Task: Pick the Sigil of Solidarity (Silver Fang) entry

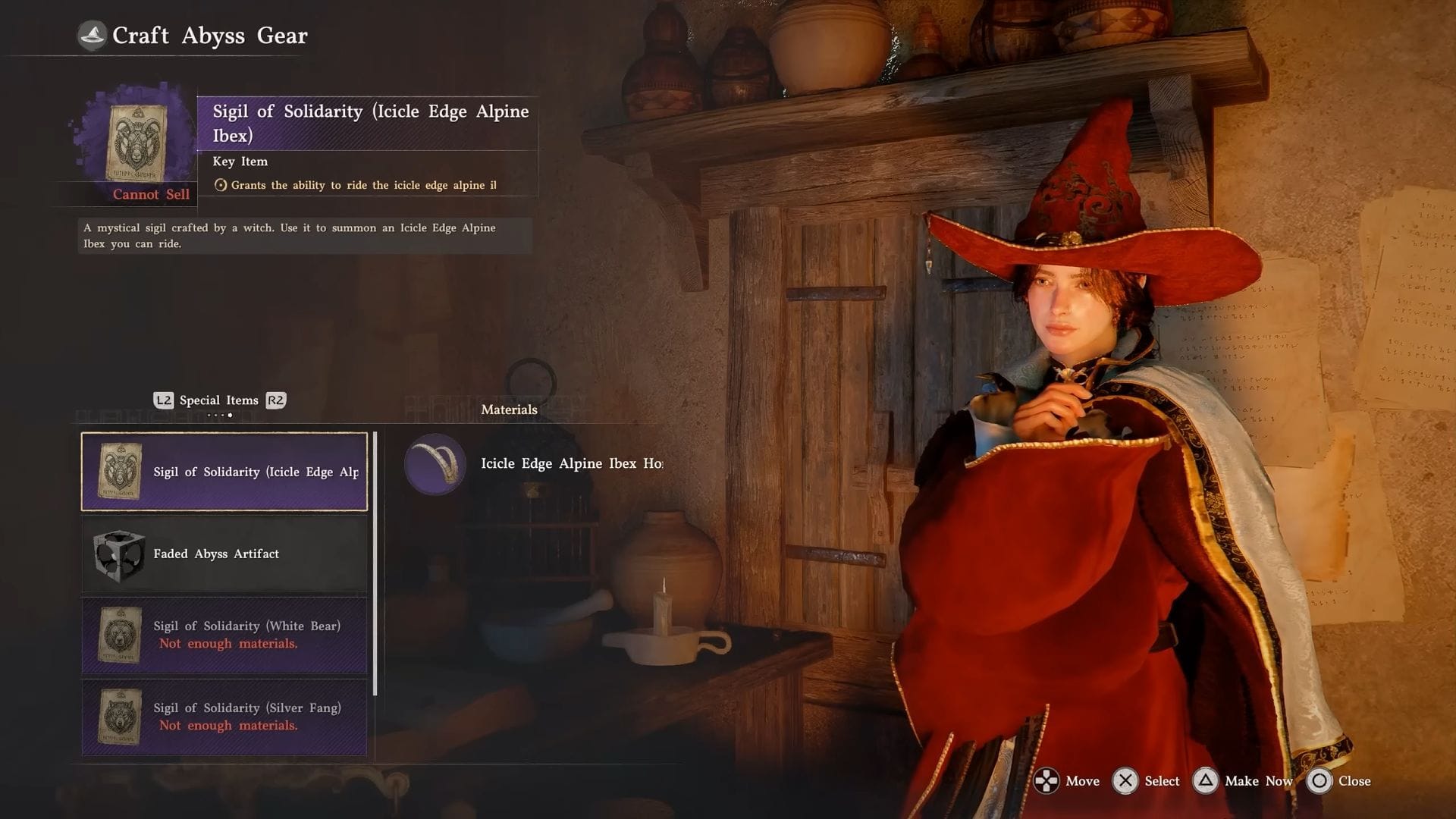Action: point(224,717)
